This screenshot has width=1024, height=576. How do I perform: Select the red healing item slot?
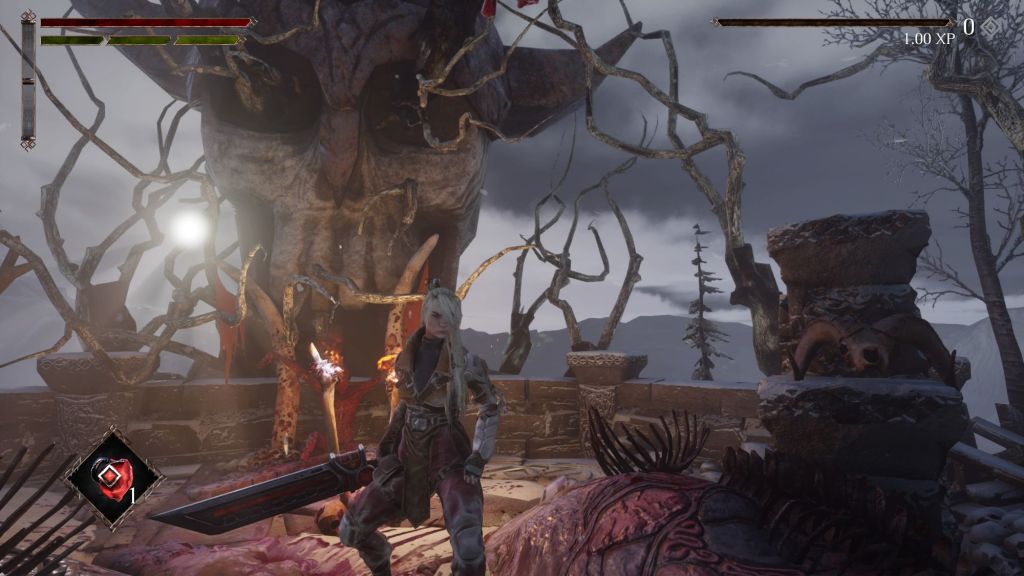pos(112,477)
